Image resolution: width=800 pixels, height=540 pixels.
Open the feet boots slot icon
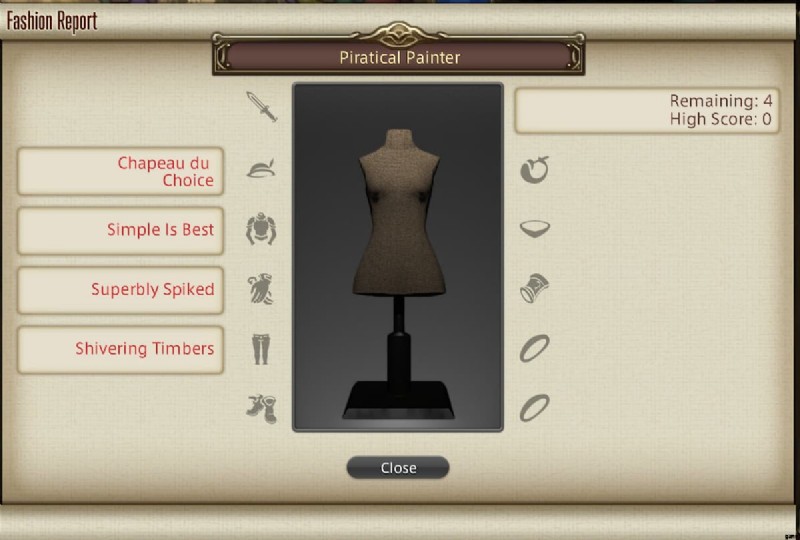point(261,407)
